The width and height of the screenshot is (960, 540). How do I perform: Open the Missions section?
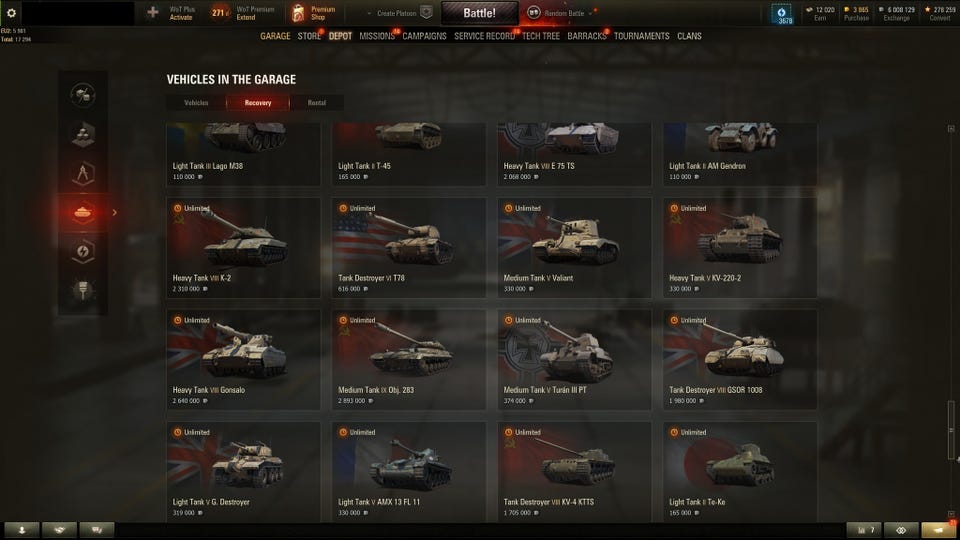377,36
